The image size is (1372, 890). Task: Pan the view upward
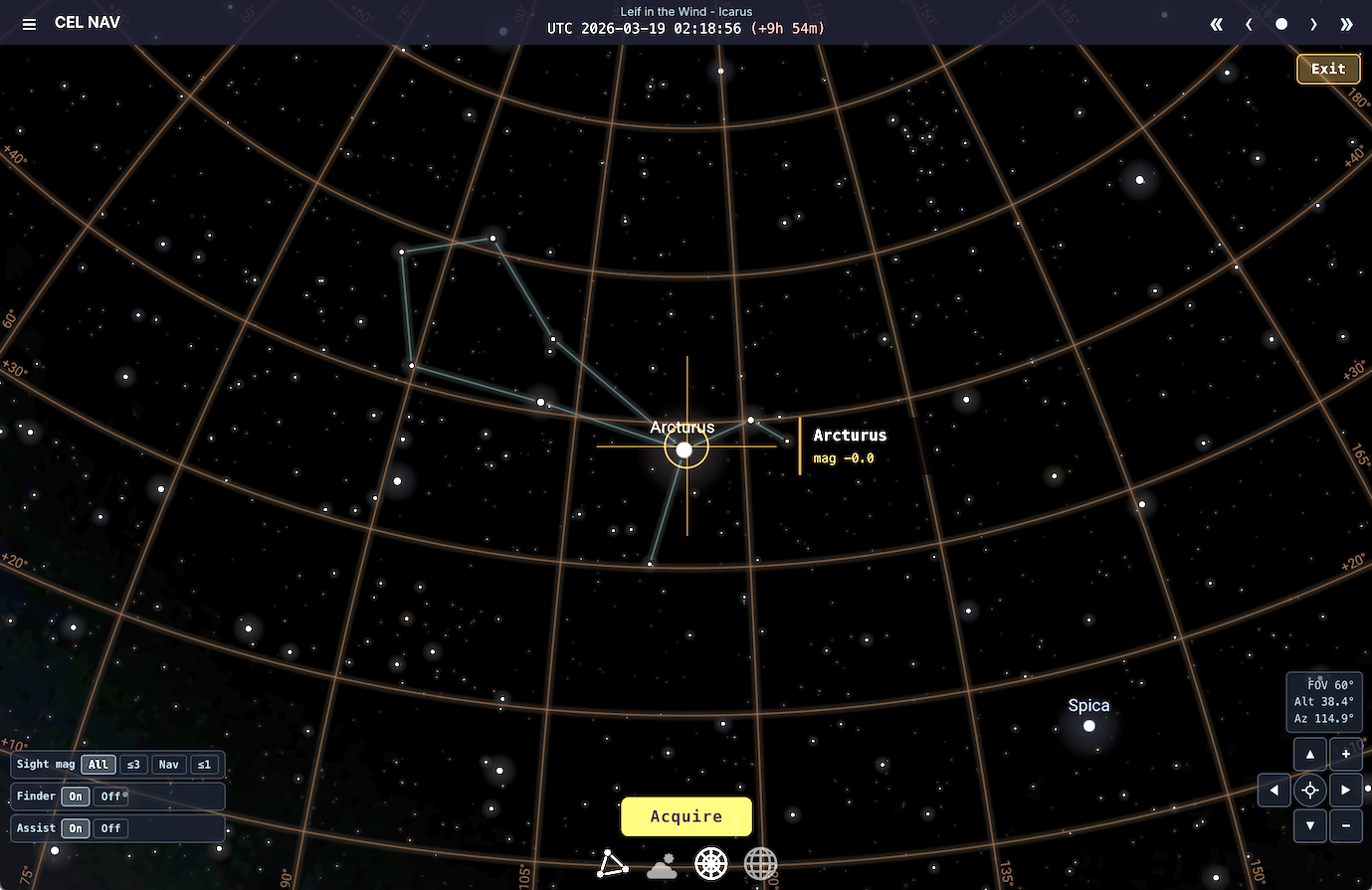(1309, 754)
